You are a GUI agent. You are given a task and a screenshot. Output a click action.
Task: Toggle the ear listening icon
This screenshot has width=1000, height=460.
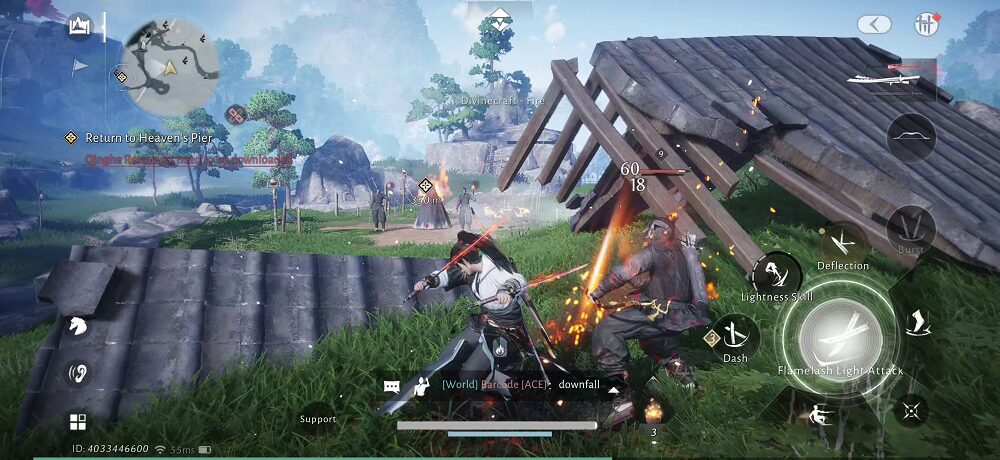coord(77,373)
